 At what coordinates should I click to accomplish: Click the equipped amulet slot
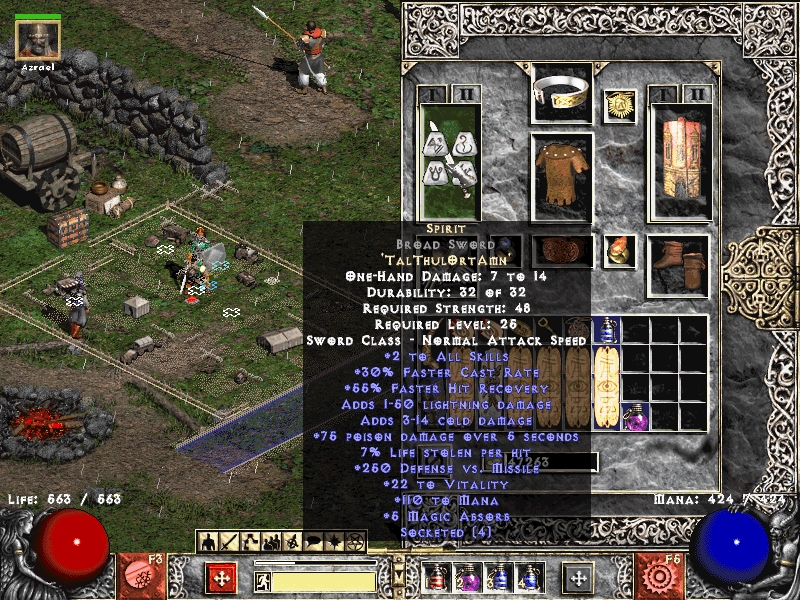point(620,106)
